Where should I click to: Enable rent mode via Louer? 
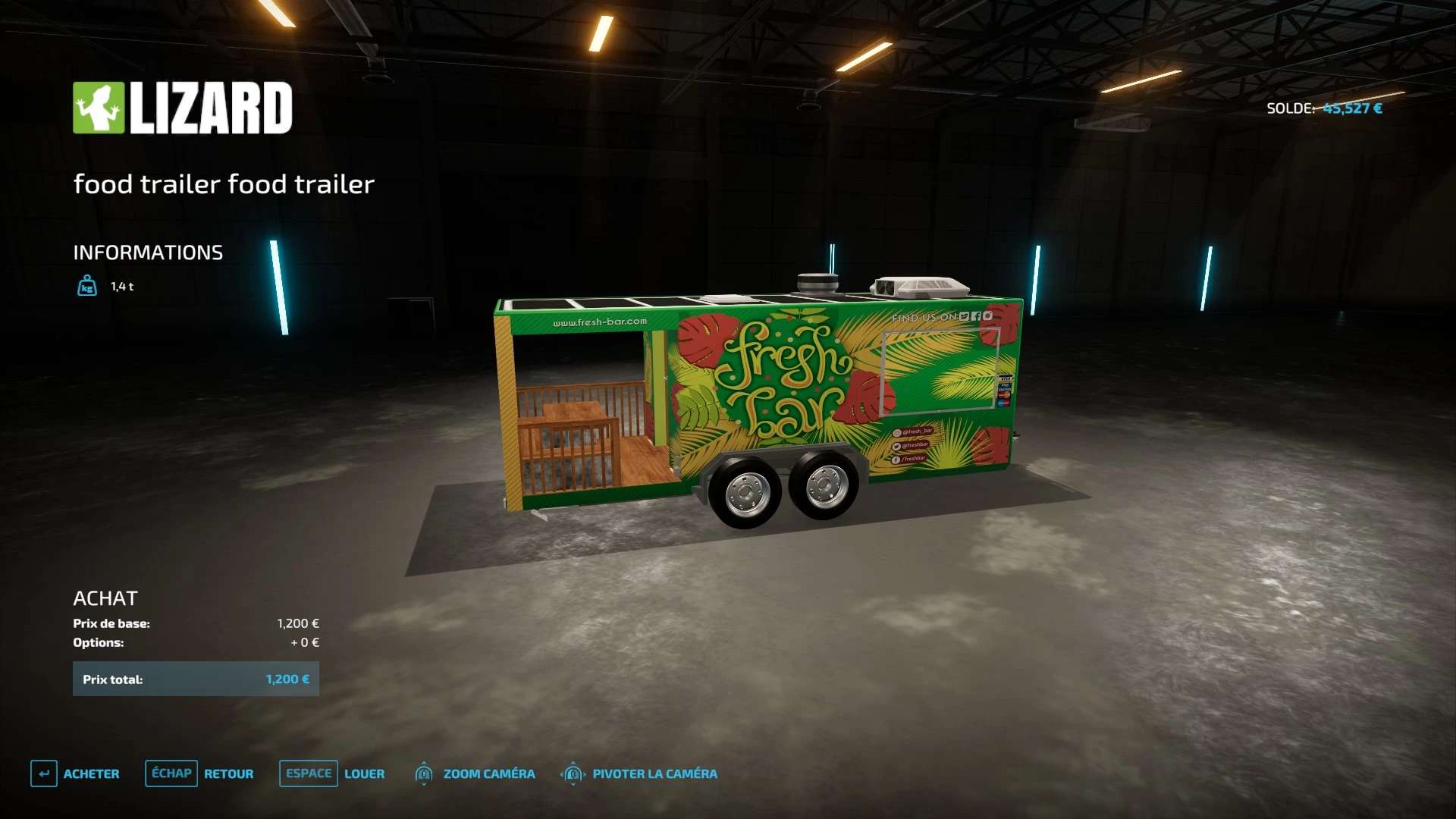point(365,773)
